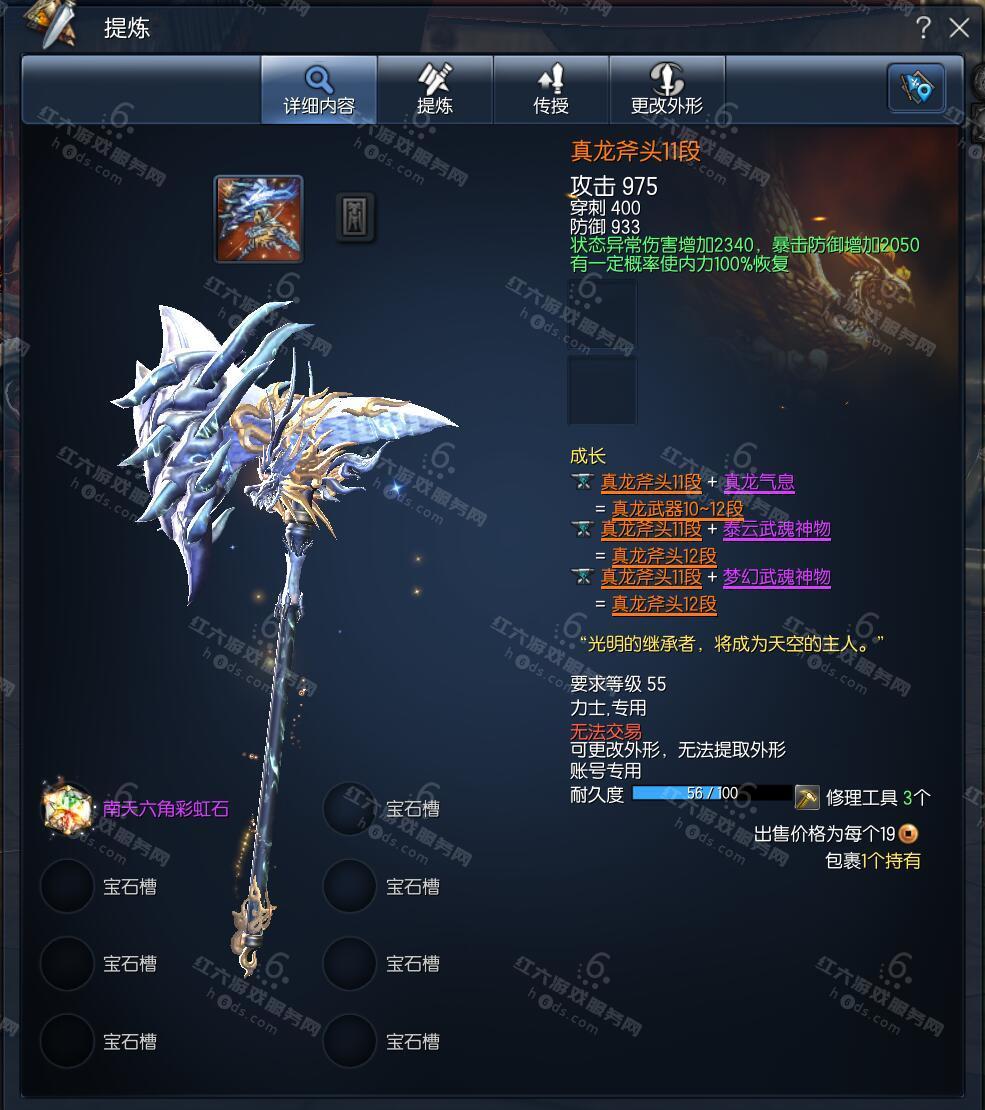Close the 提炼 window
Image resolution: width=985 pixels, height=1110 pixels.
coord(960,27)
